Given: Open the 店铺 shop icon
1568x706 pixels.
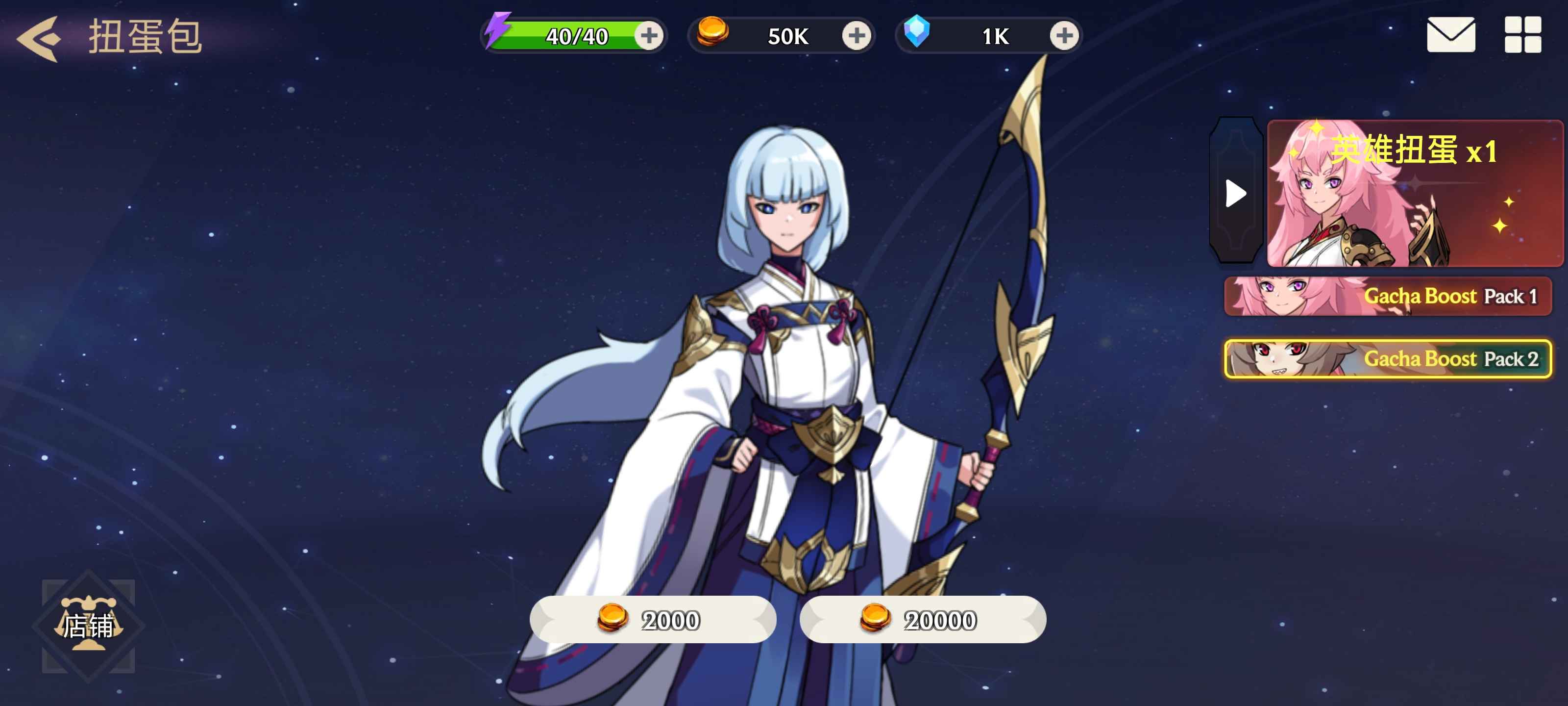Looking at the screenshot, I should (x=90, y=626).
